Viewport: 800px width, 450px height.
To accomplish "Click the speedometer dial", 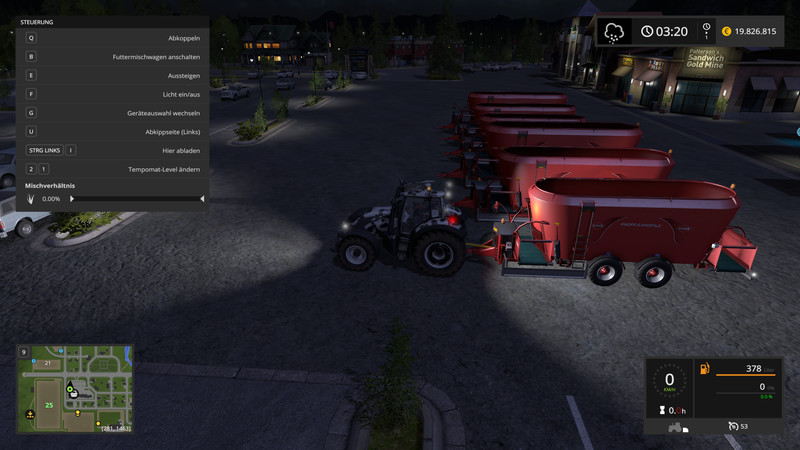I will [x=669, y=381].
